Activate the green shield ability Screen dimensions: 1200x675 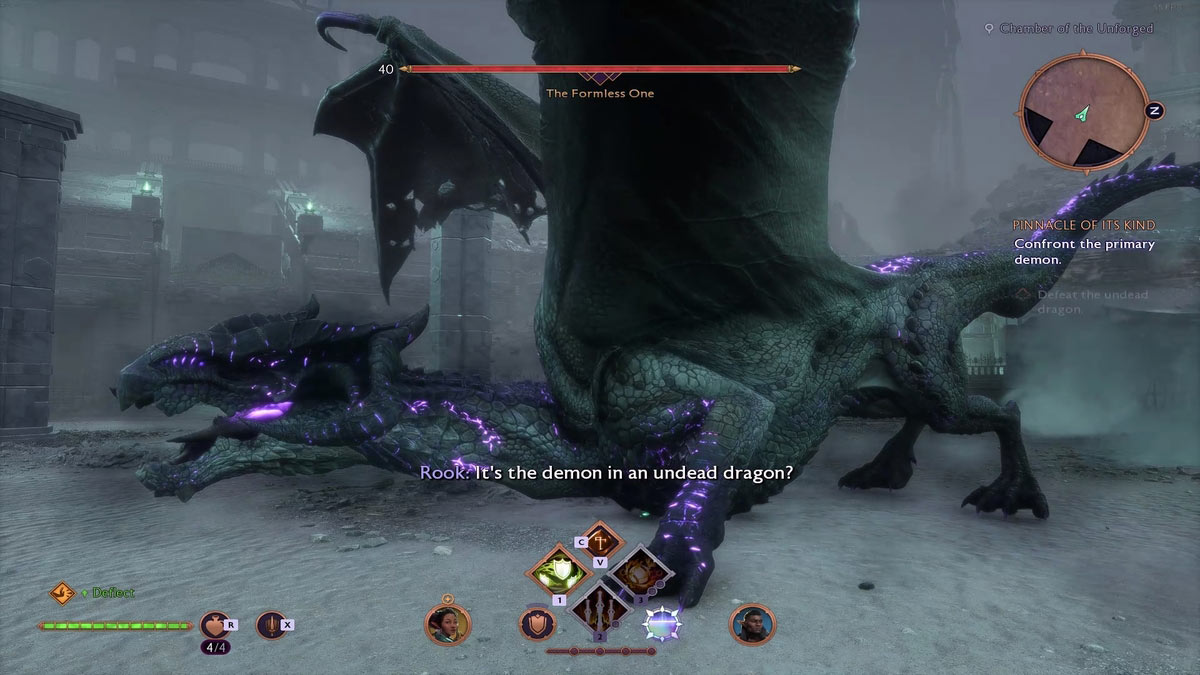tap(559, 573)
